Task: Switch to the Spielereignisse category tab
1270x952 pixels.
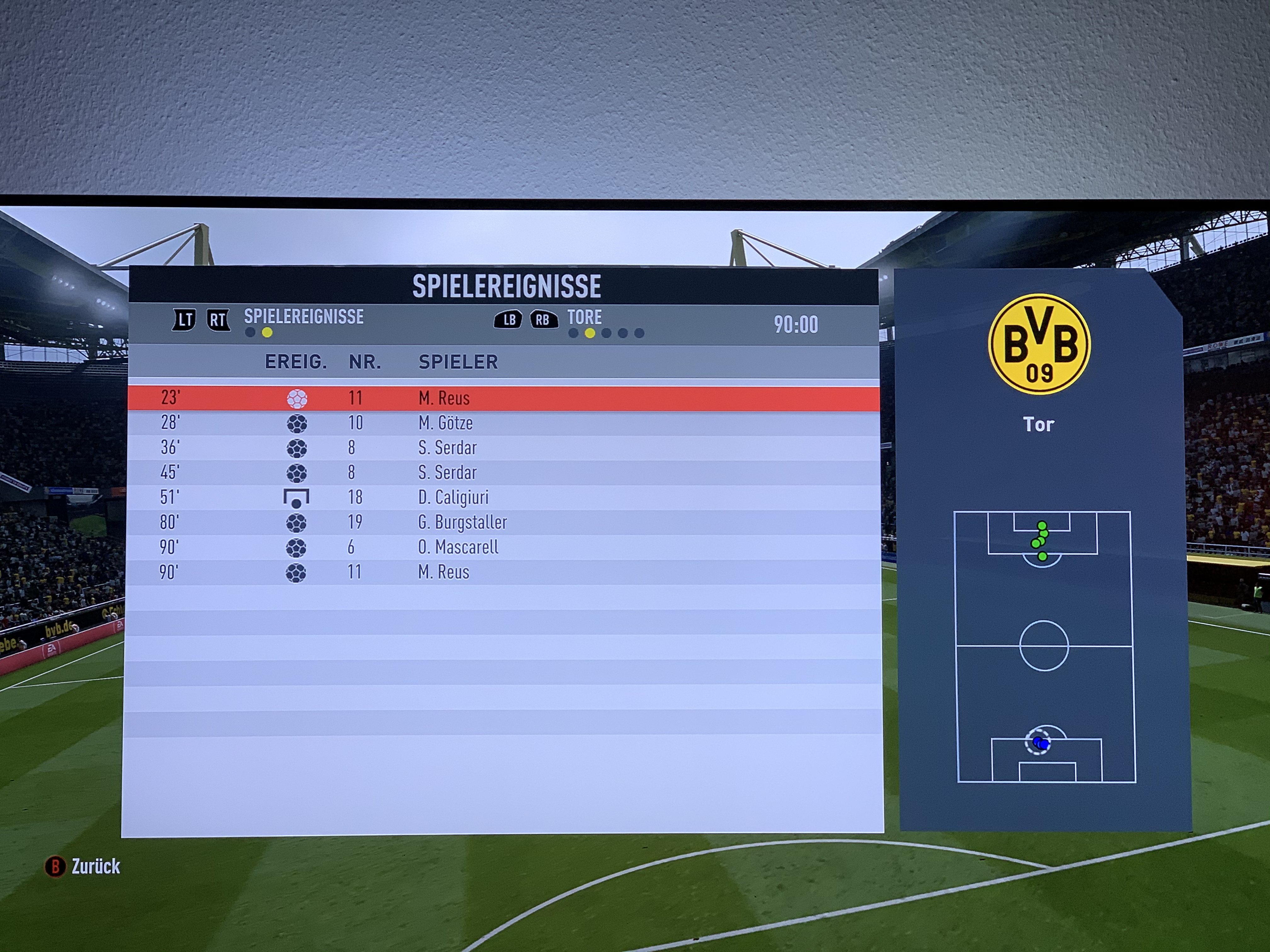Action: click(x=303, y=317)
